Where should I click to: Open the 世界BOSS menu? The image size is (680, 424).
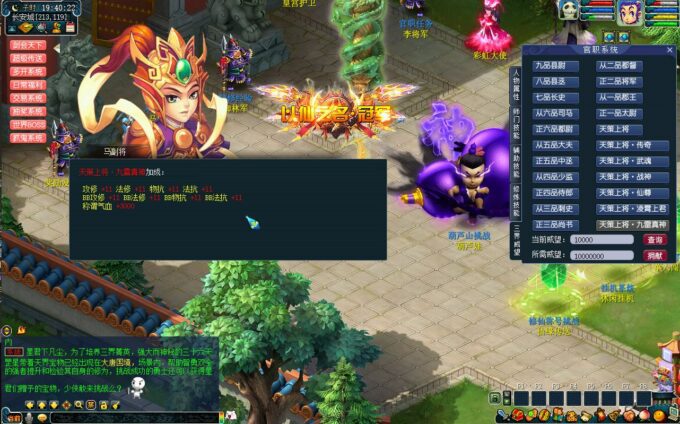point(28,123)
